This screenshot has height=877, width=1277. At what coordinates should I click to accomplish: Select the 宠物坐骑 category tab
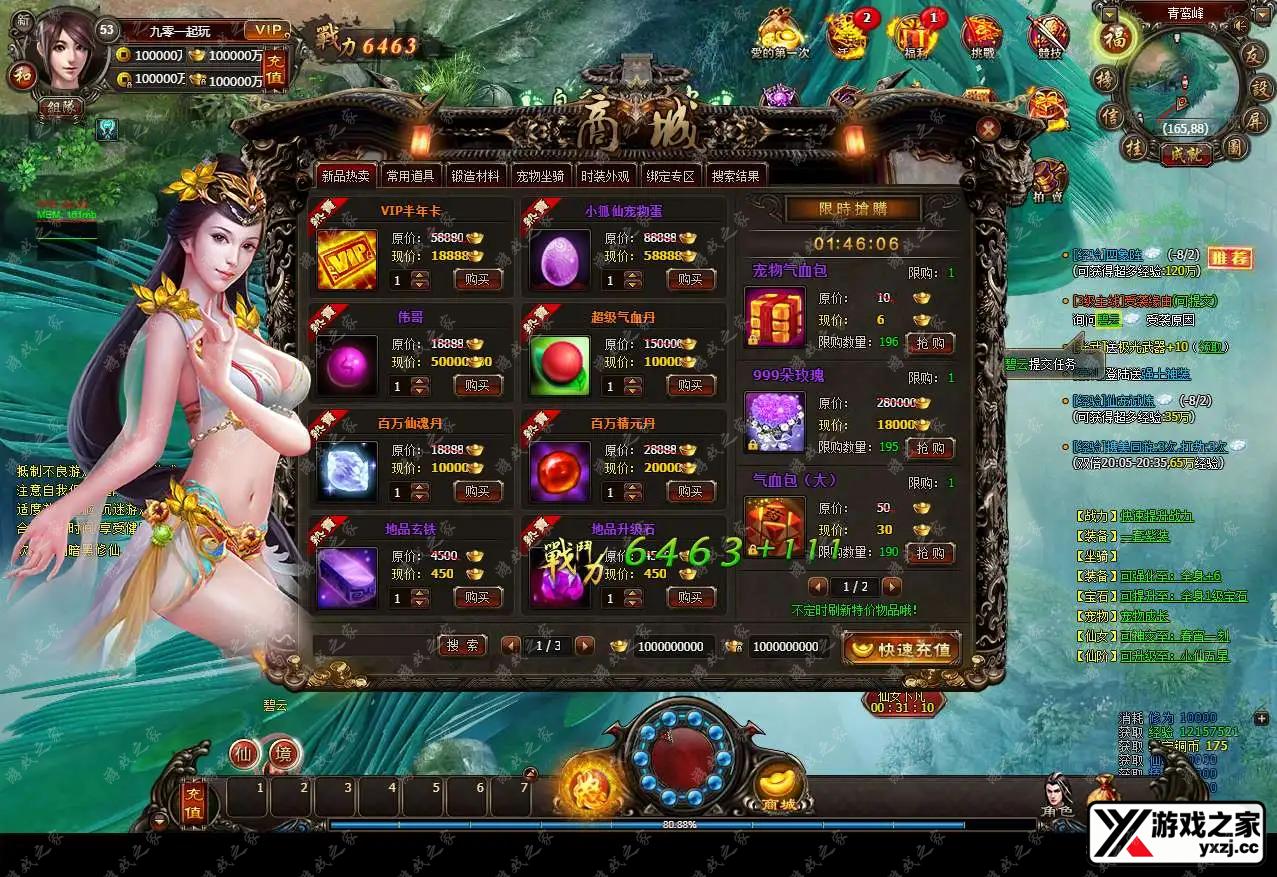(540, 176)
